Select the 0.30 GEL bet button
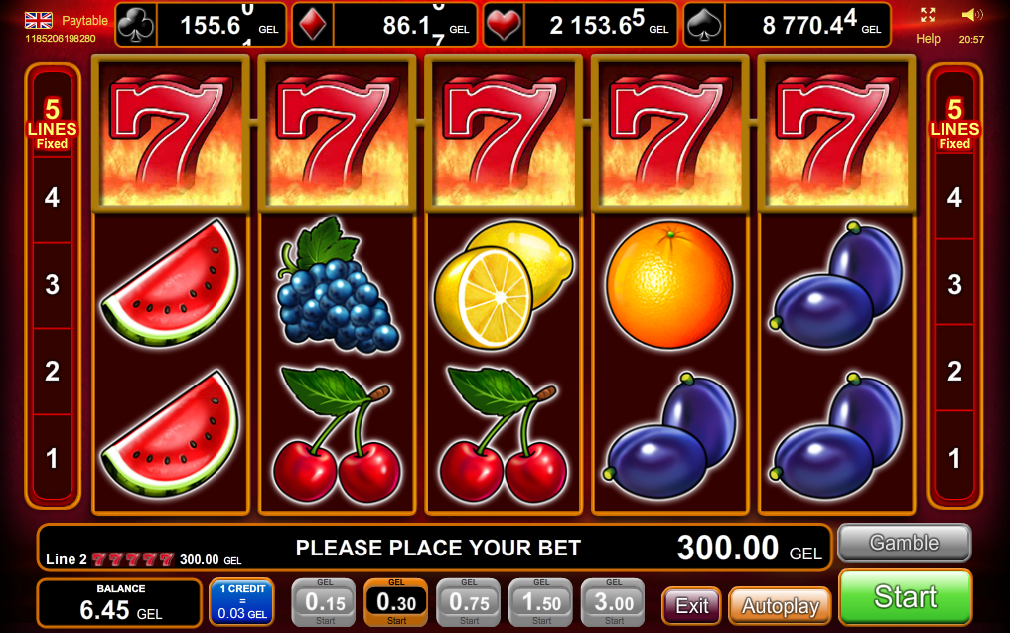Screen dimensions: 1010x633 tap(396, 602)
